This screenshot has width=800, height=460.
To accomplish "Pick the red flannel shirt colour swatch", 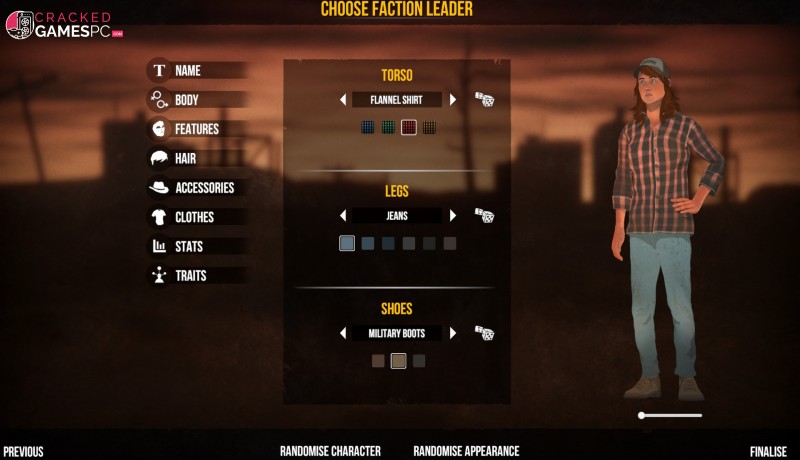I will coord(408,127).
